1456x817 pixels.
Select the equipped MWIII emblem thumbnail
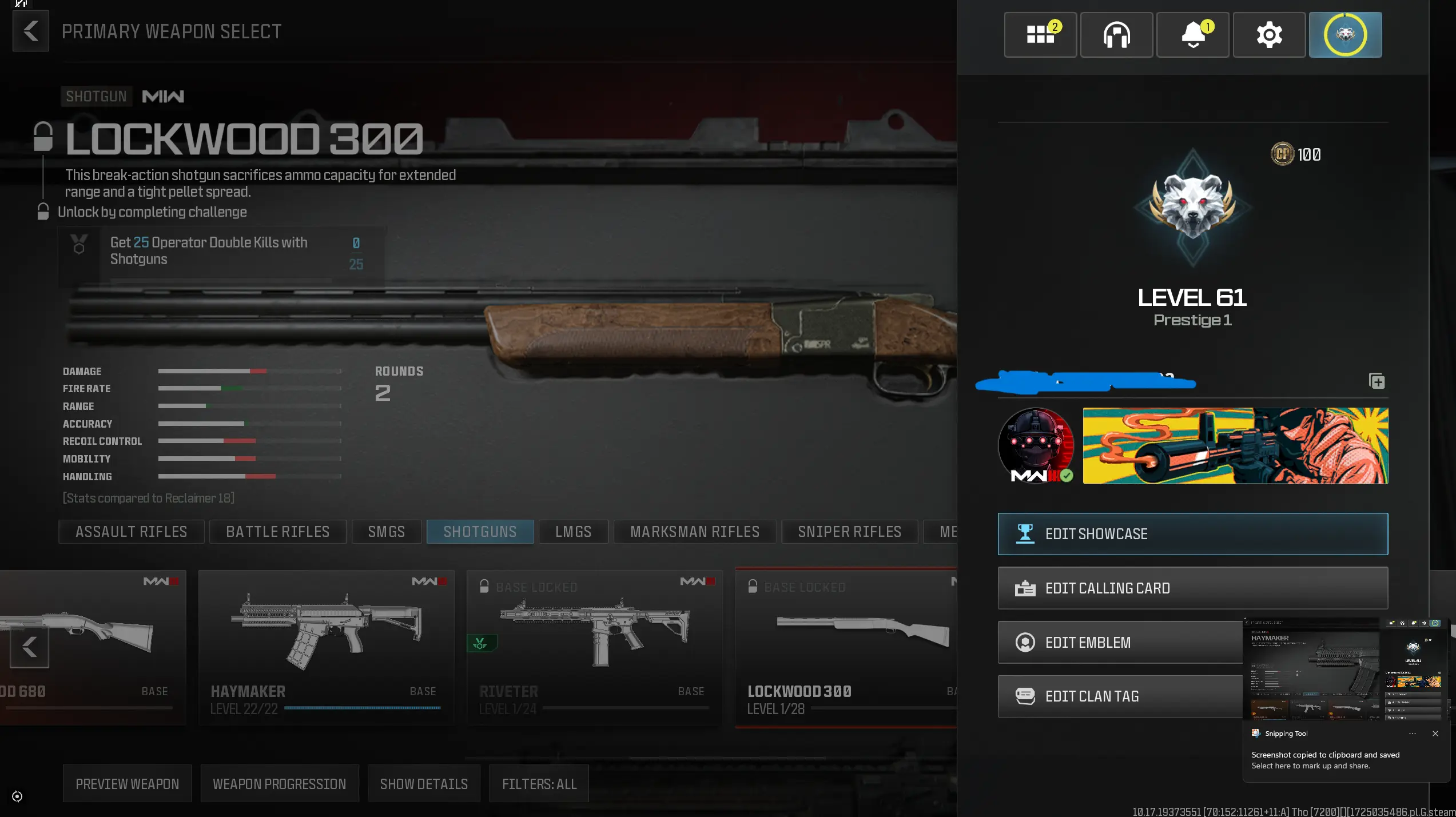(1035, 446)
